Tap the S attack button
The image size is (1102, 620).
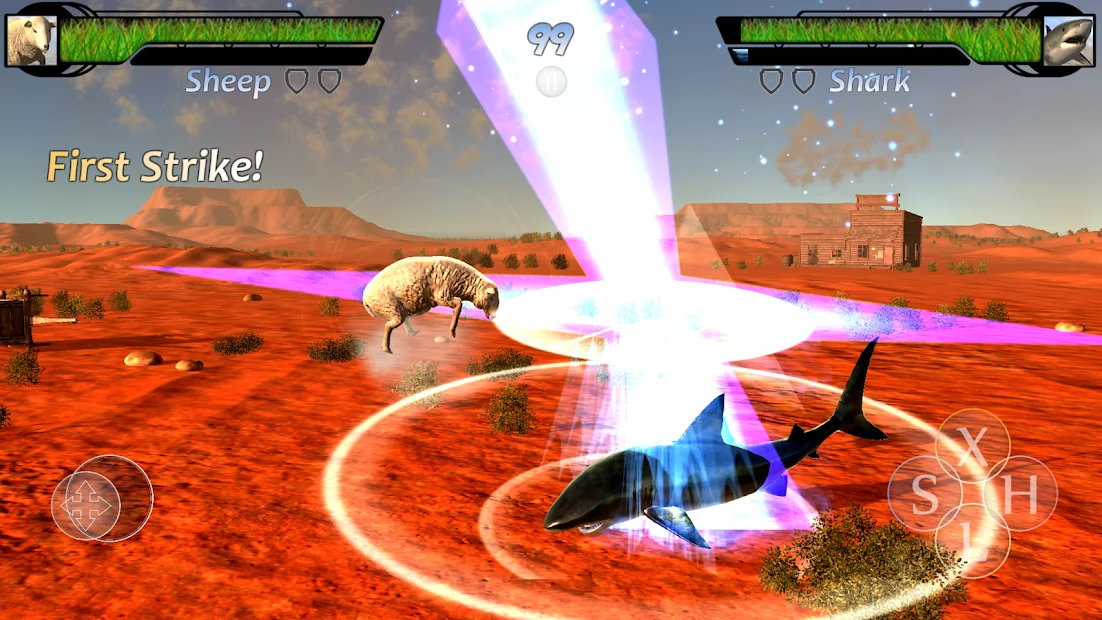[x=925, y=494]
